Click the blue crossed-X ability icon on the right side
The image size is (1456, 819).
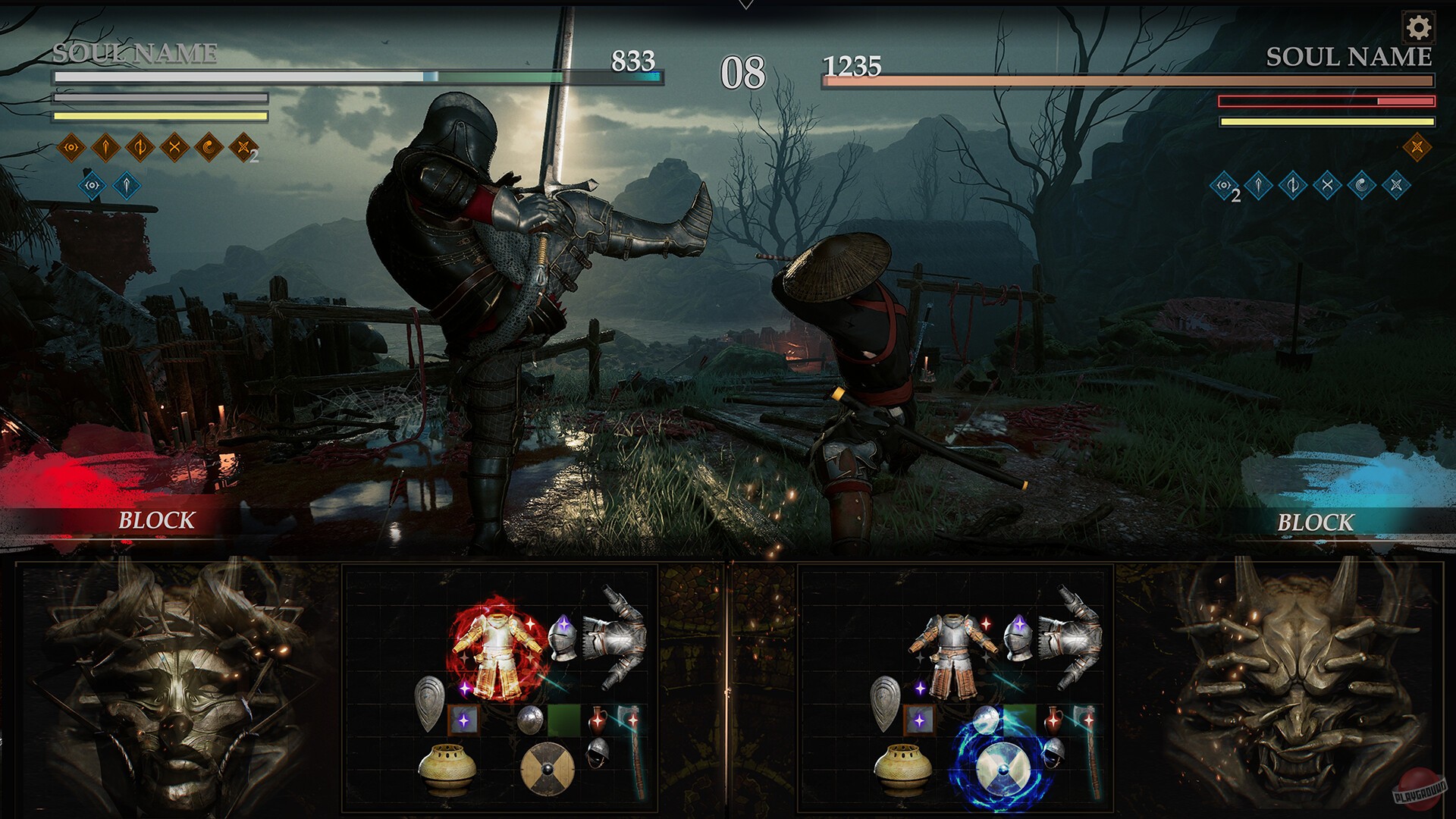tap(1398, 186)
